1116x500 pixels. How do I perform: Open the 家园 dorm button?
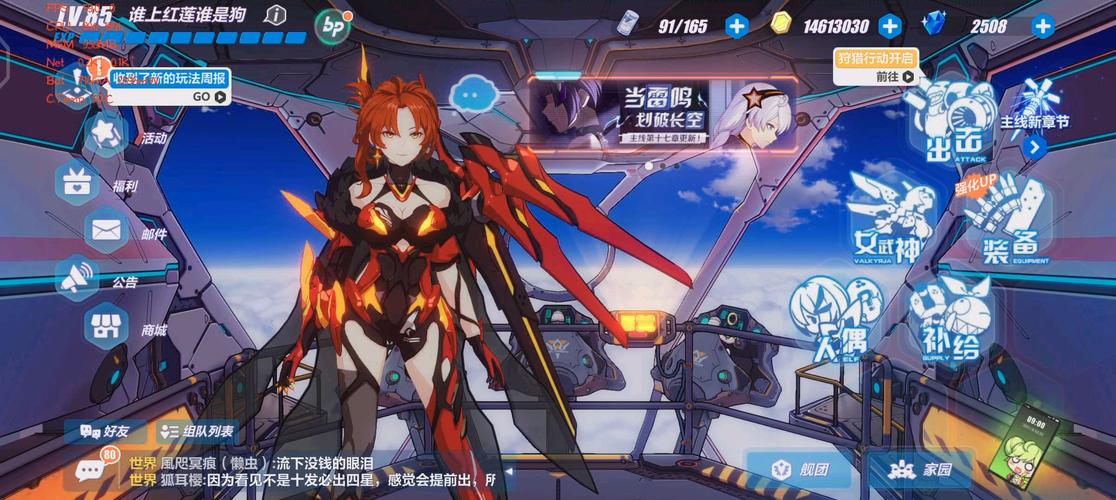click(x=922, y=467)
